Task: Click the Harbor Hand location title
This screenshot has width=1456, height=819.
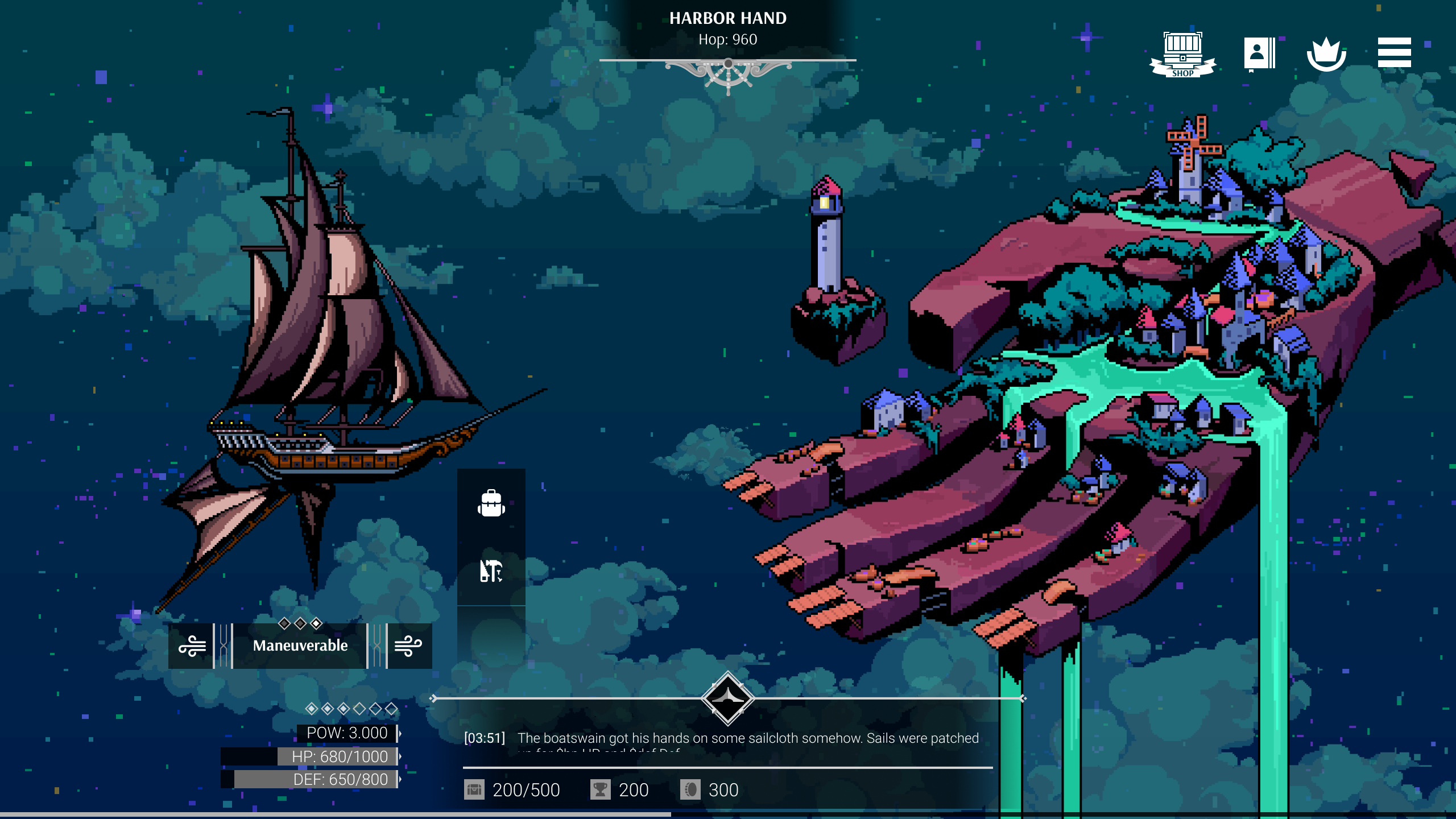Action: [728, 19]
